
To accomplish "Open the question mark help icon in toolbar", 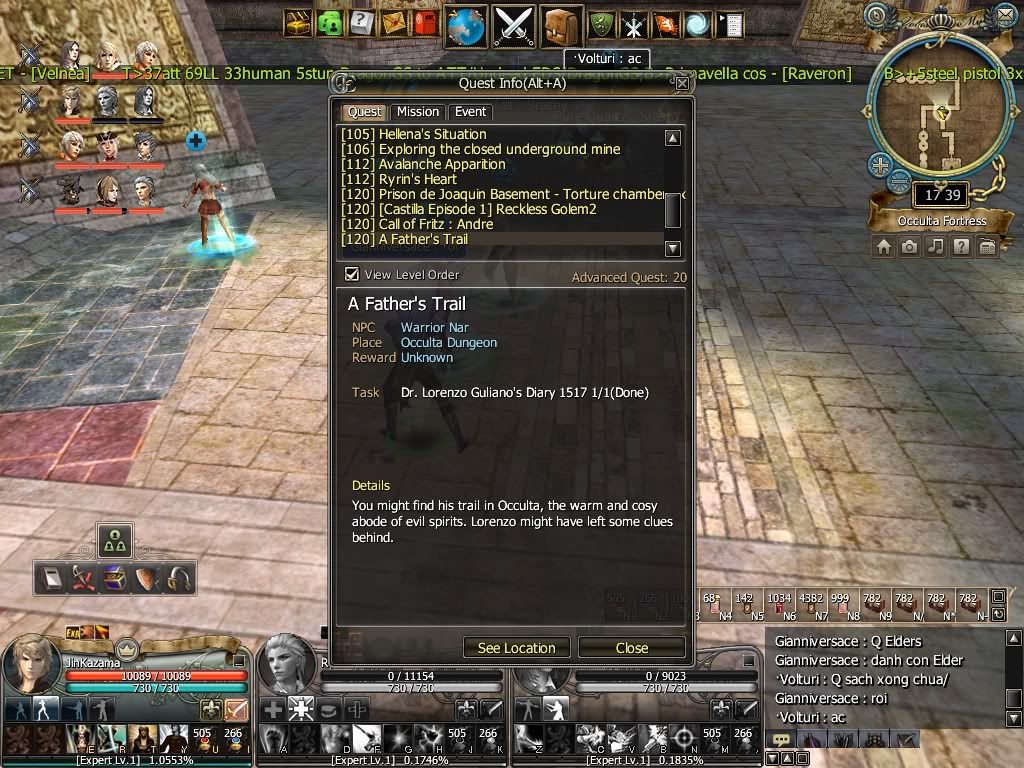I will (x=361, y=23).
